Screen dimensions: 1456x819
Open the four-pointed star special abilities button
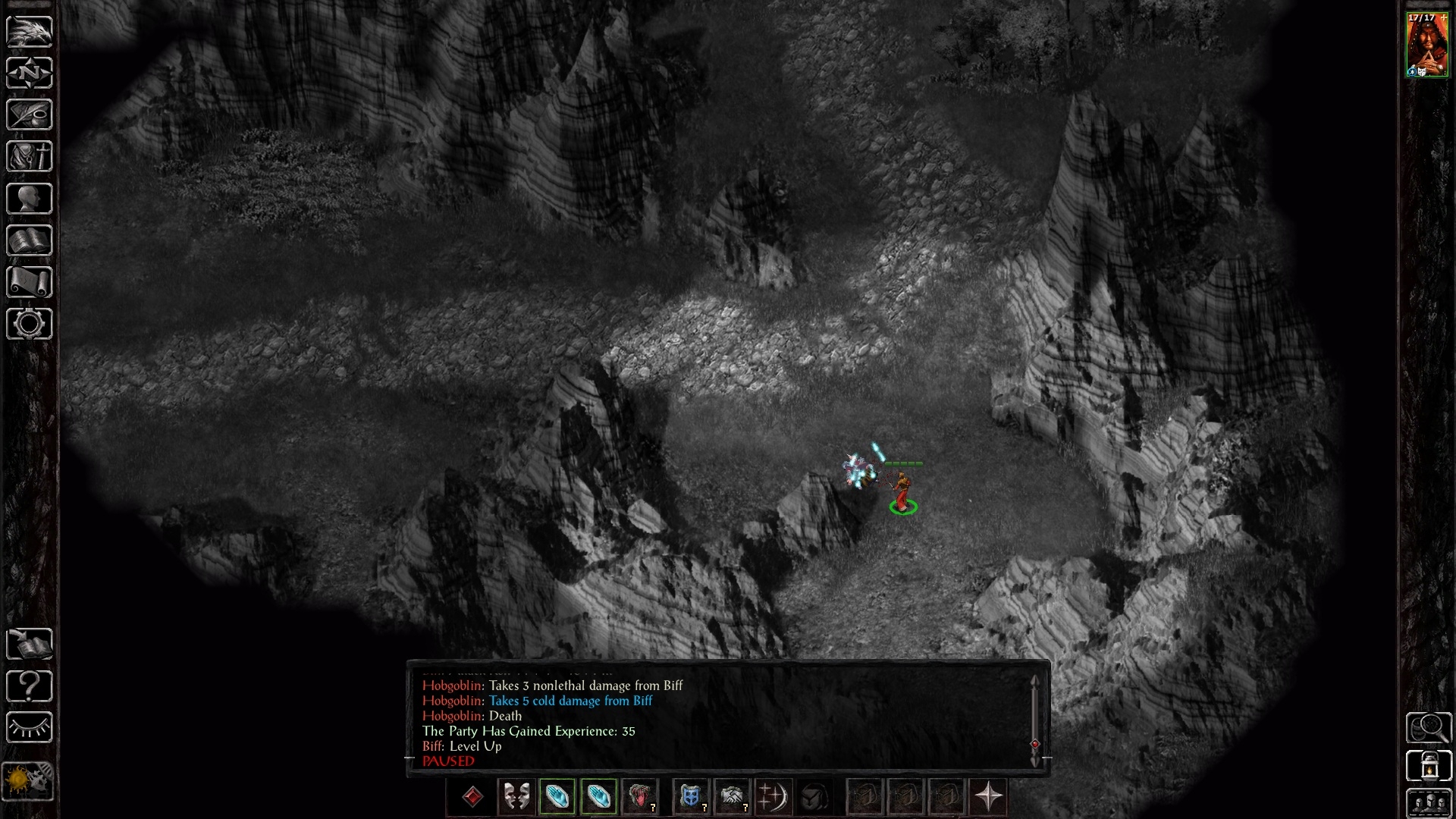pyautogui.click(x=988, y=797)
